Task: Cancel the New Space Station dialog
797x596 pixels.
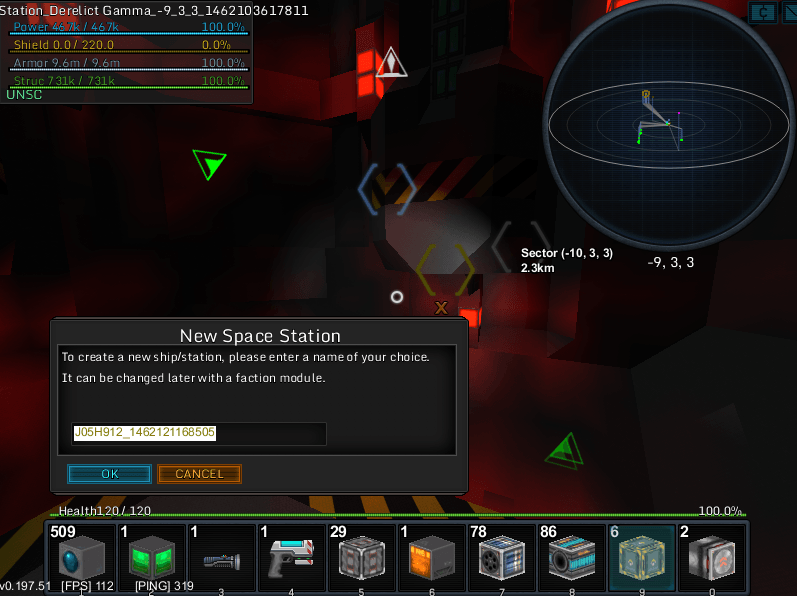Action: tap(199, 474)
